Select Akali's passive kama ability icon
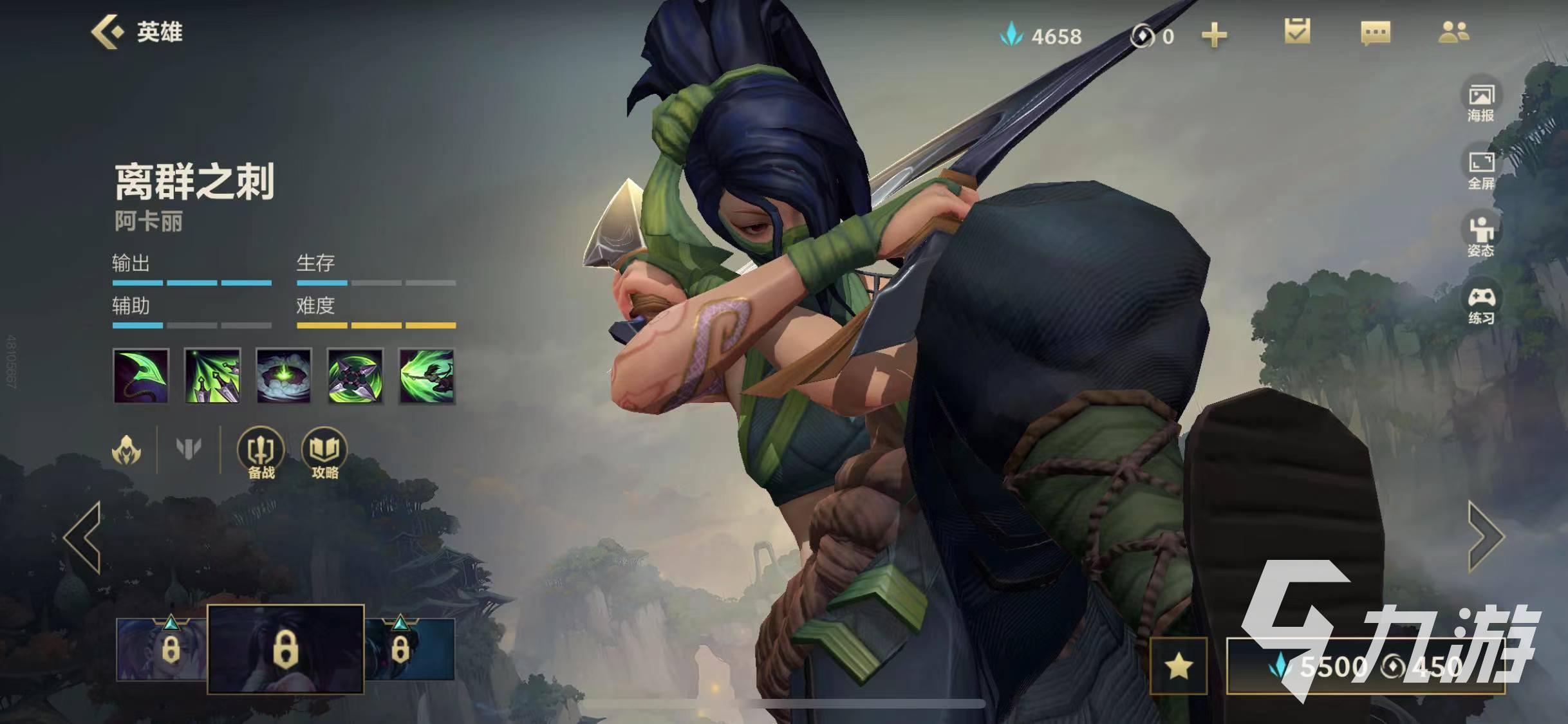This screenshot has height=724, width=1568. point(141,376)
